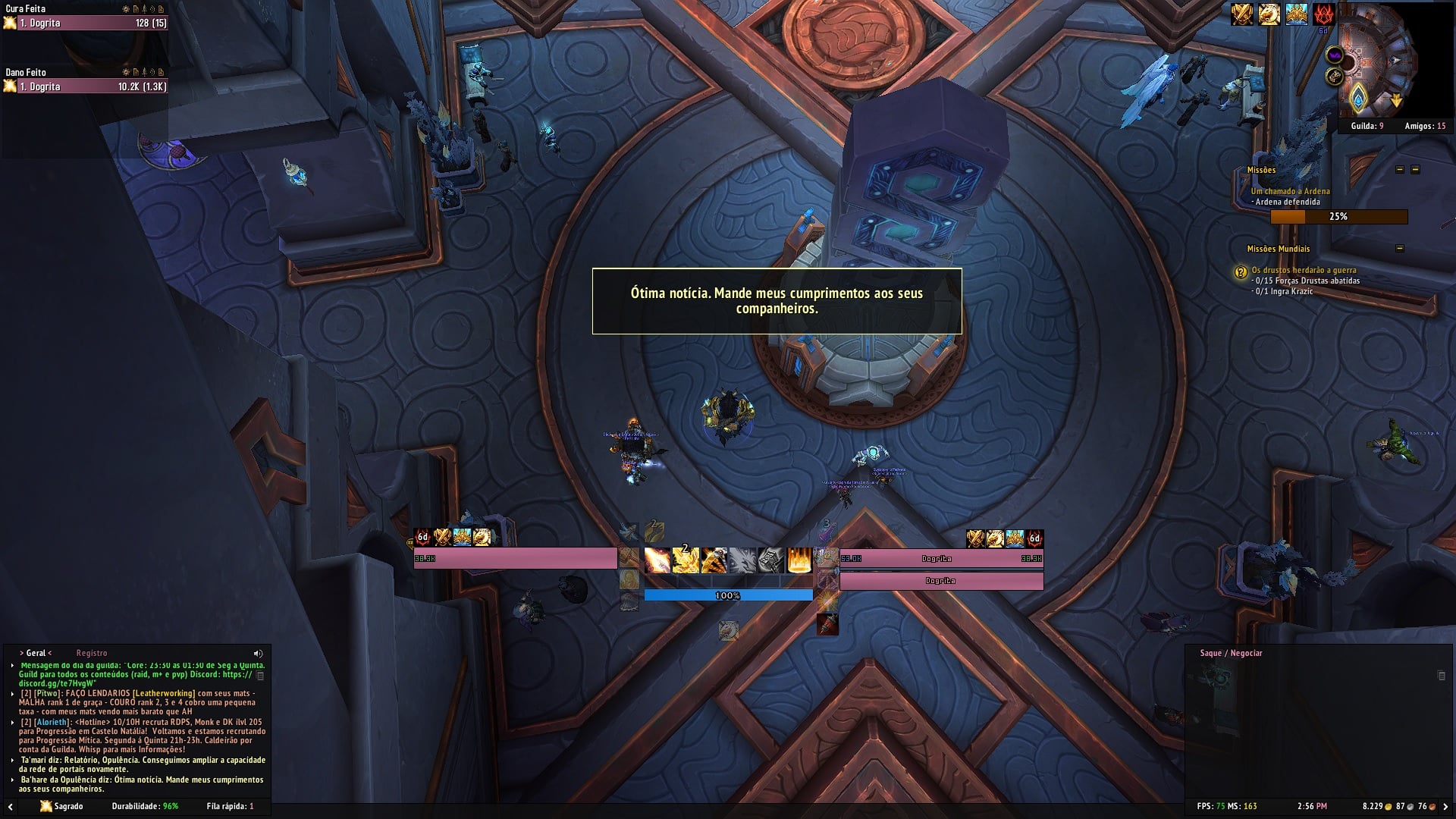Open the Guilda roster panel
1456x819 pixels.
(x=1367, y=126)
